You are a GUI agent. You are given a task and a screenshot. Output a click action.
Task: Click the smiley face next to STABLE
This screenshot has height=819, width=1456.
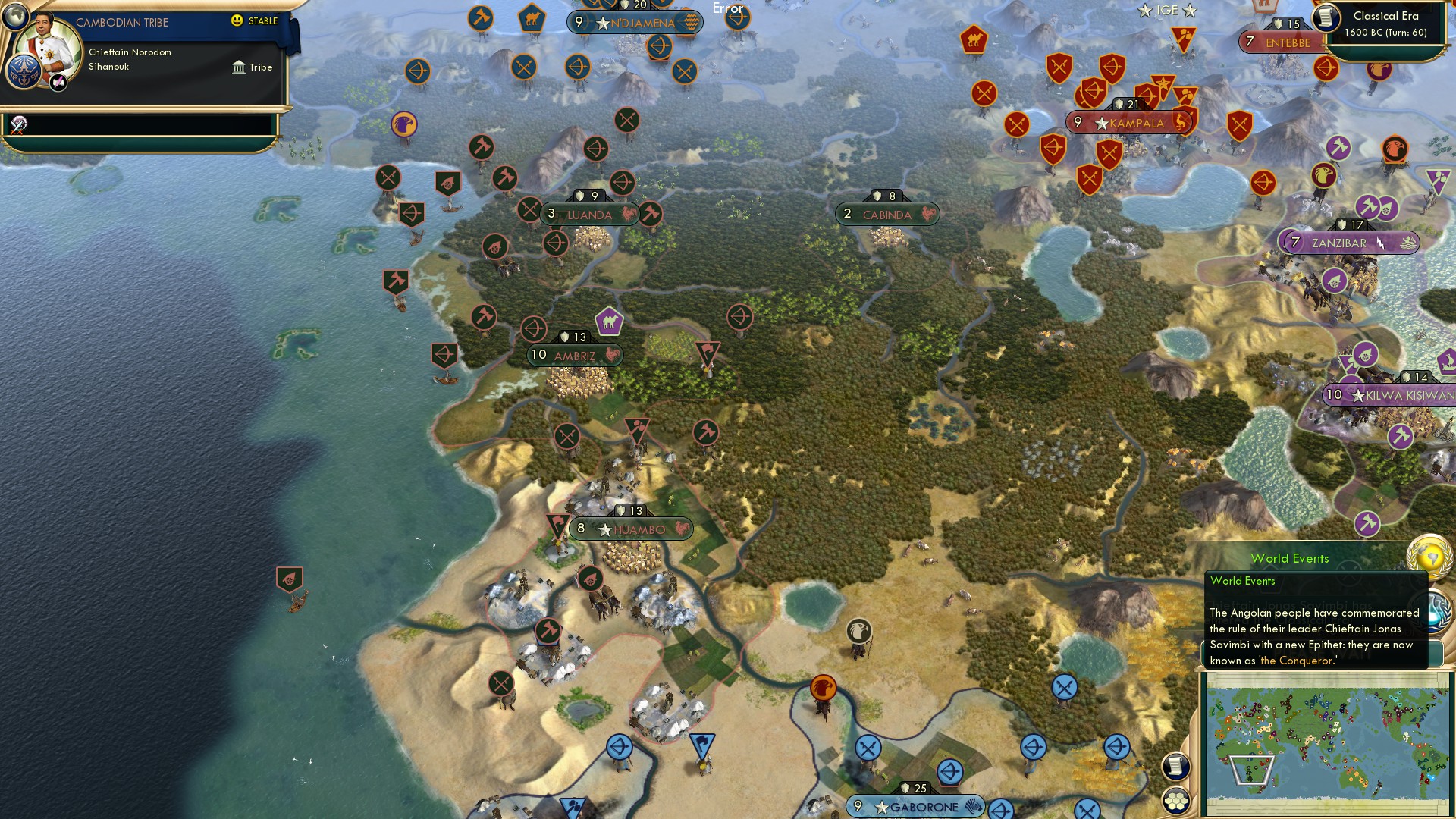236,20
